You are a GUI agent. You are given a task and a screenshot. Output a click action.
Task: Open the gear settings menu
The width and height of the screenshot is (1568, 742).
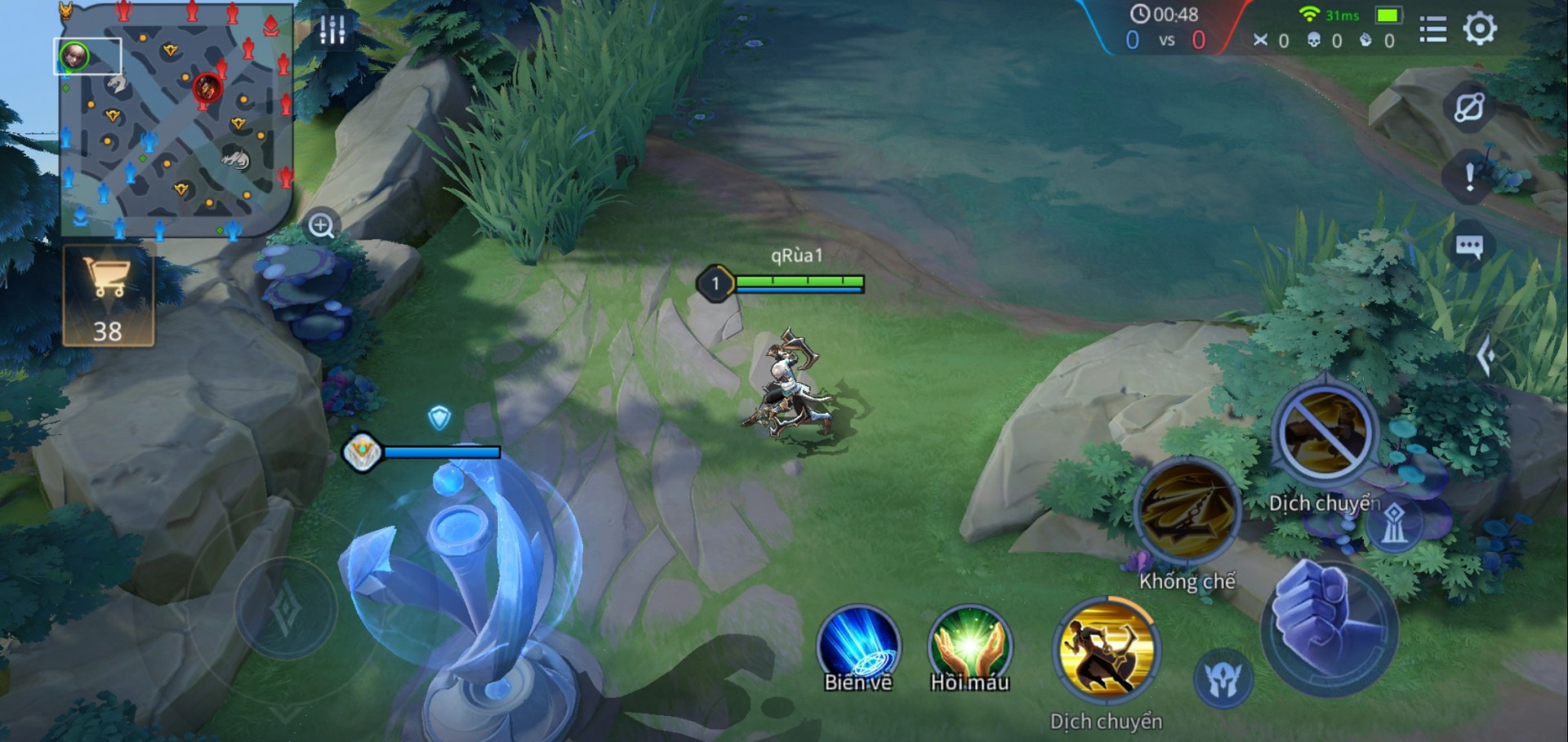pos(1479,29)
